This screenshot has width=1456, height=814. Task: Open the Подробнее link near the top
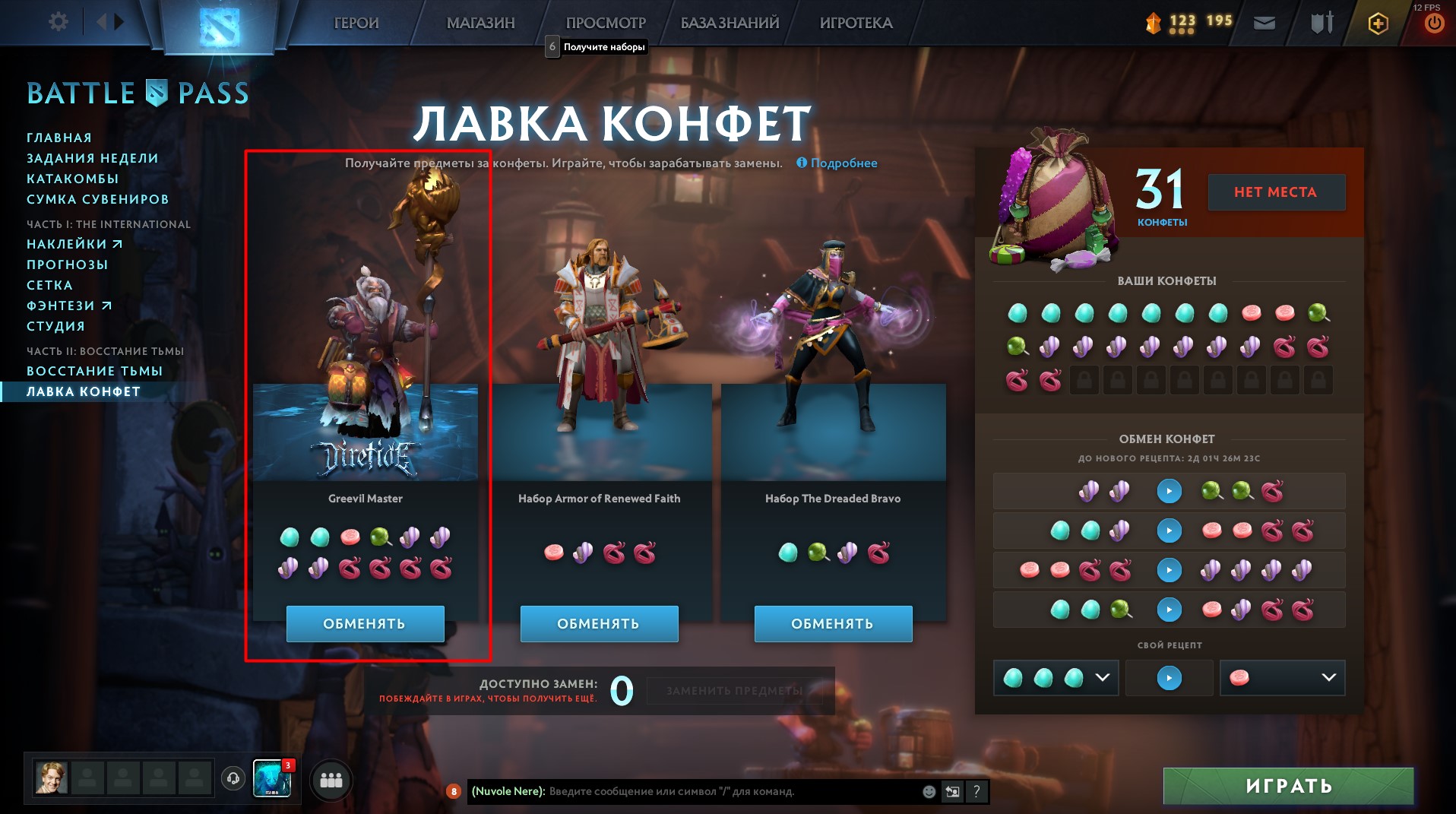pos(844,163)
